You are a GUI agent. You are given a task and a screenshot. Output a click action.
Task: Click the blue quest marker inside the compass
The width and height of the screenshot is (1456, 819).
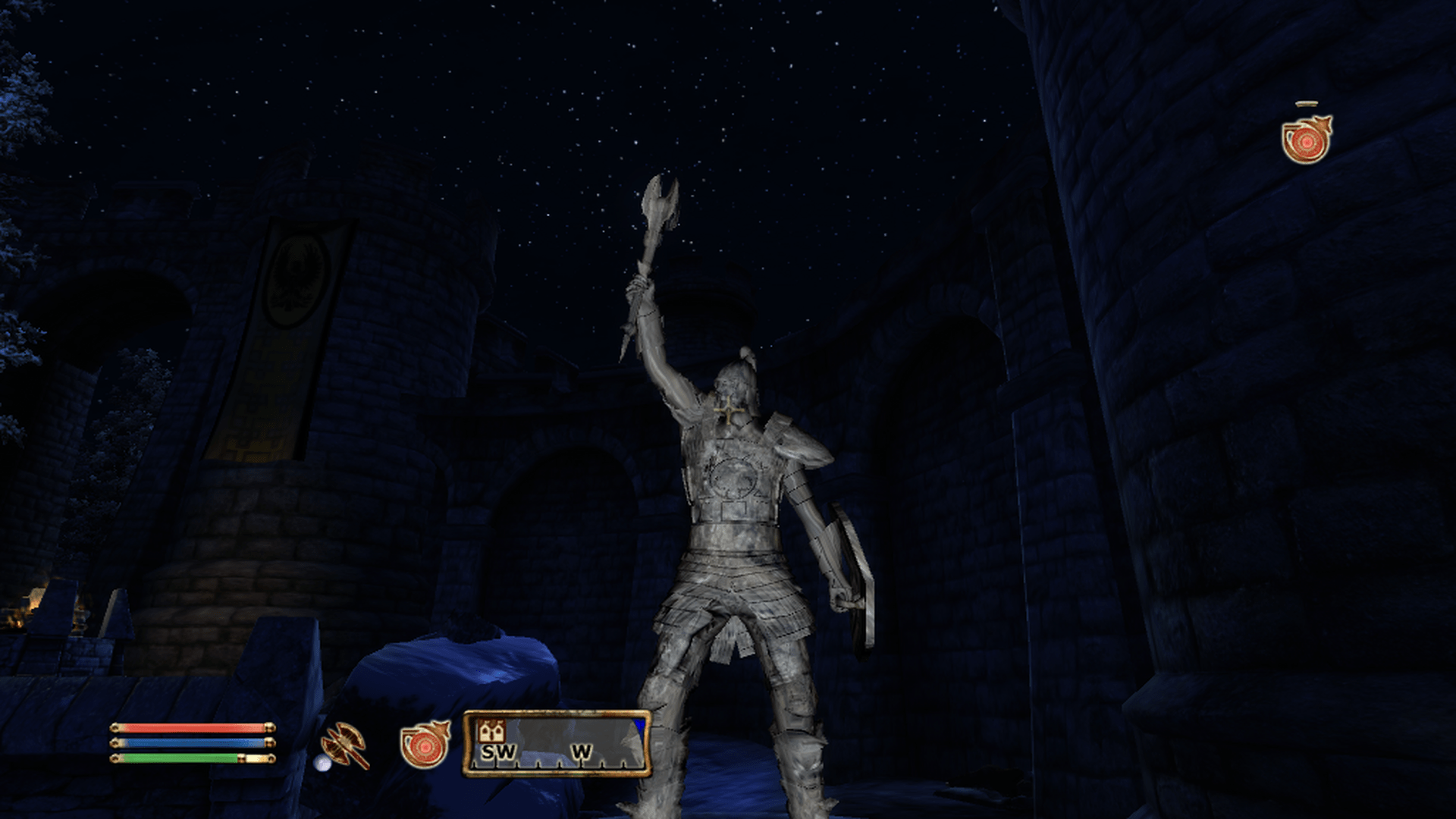coord(639,728)
